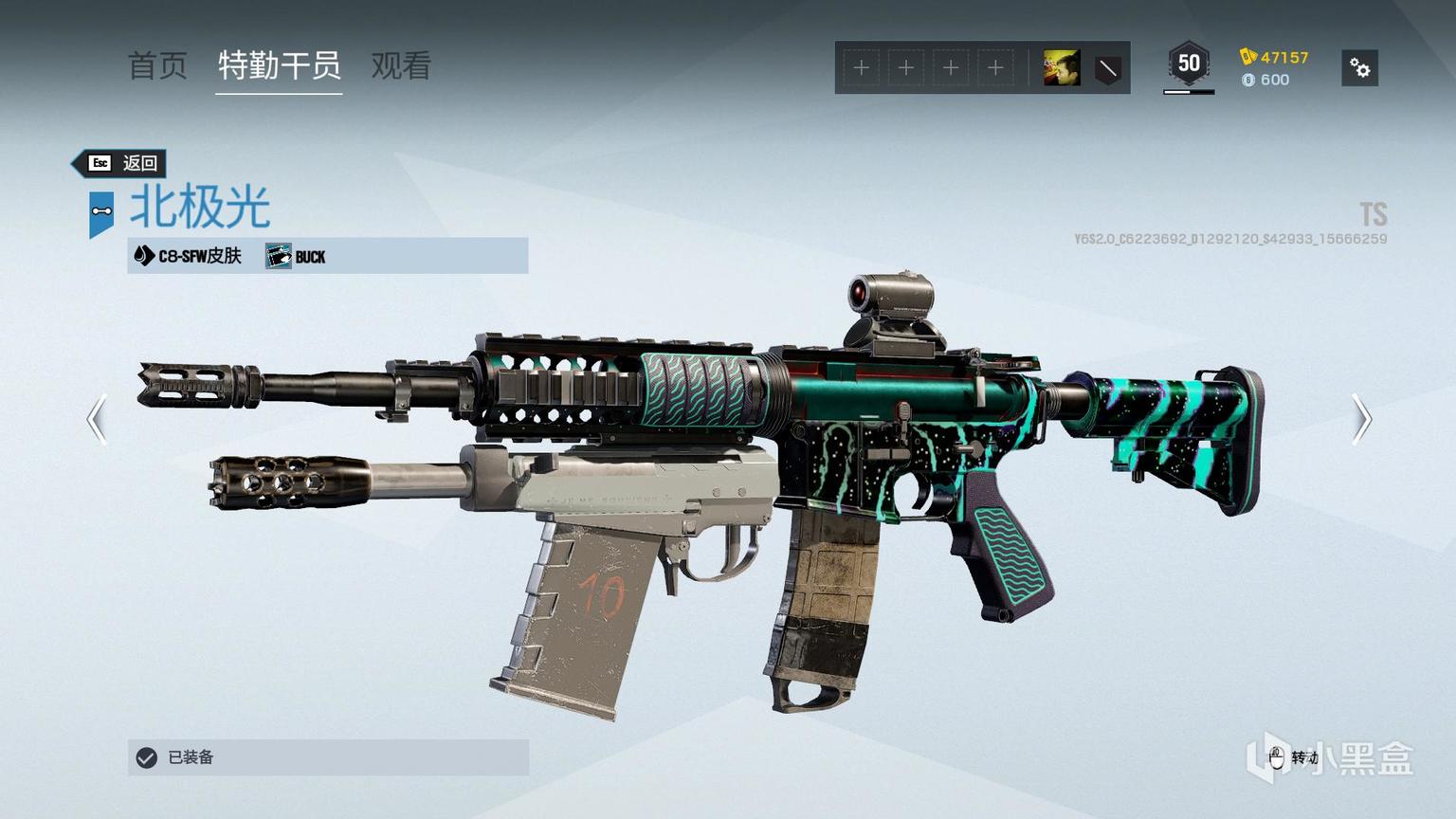This screenshot has width=1456, height=819.
Task: Show the previous weapon skin
Action: tap(97, 419)
